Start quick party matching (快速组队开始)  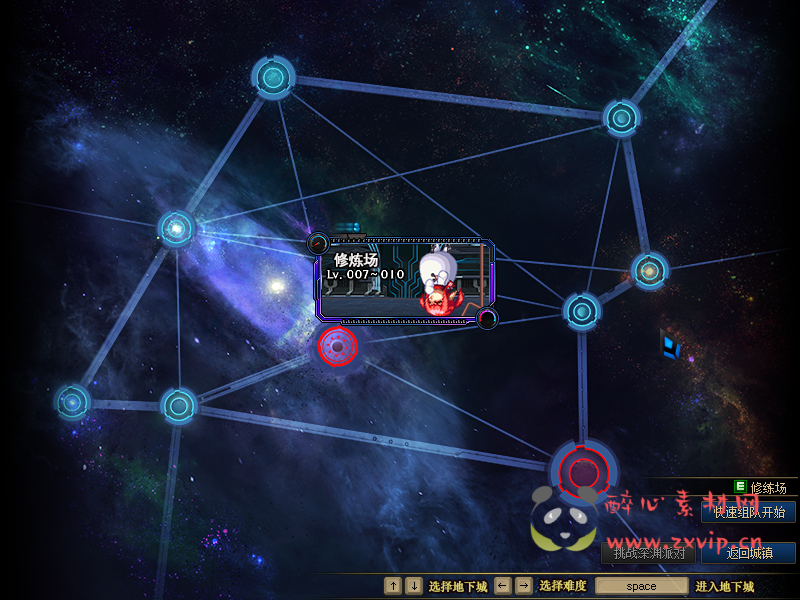coord(749,513)
